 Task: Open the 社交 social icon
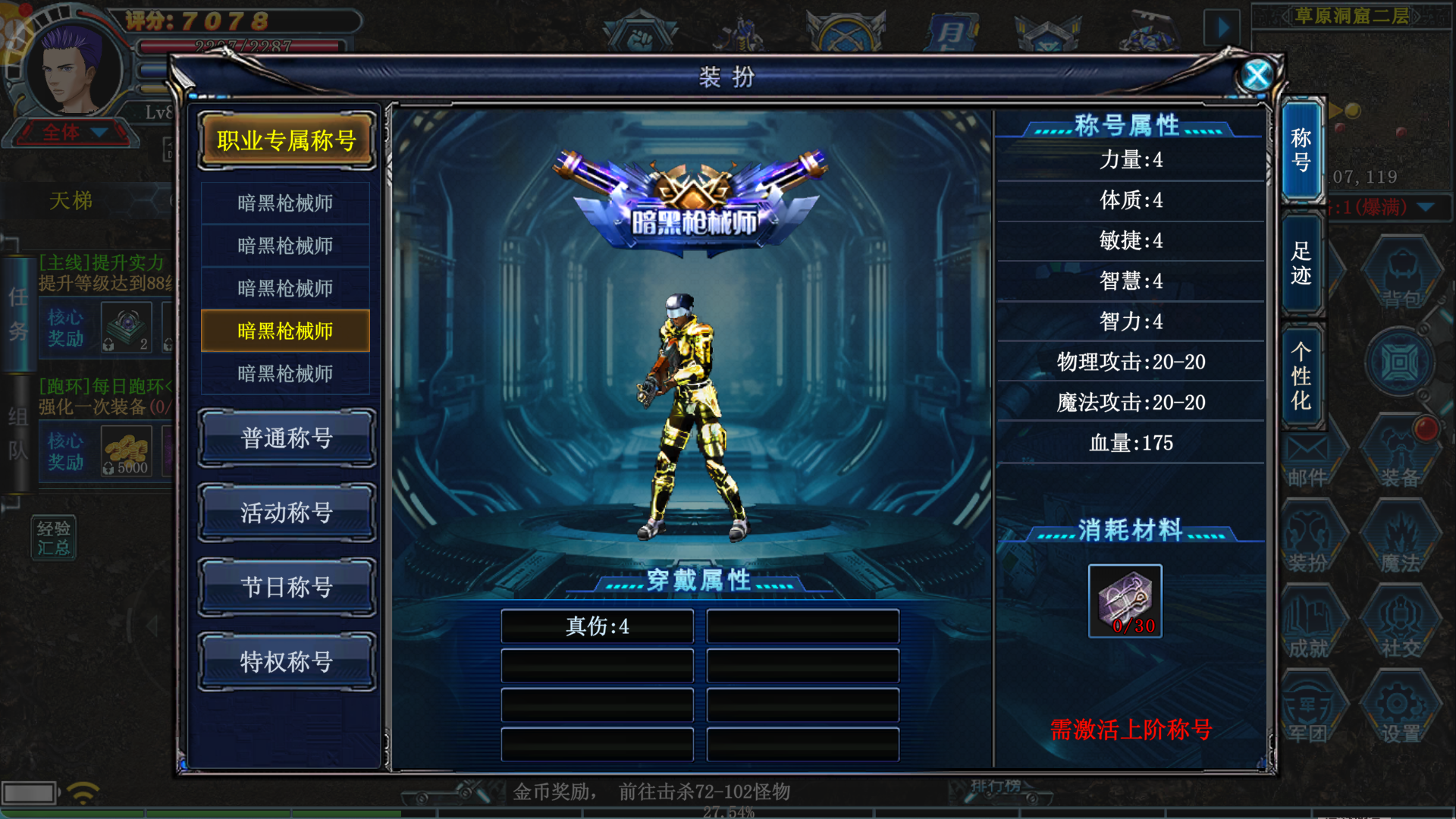(x=1400, y=626)
